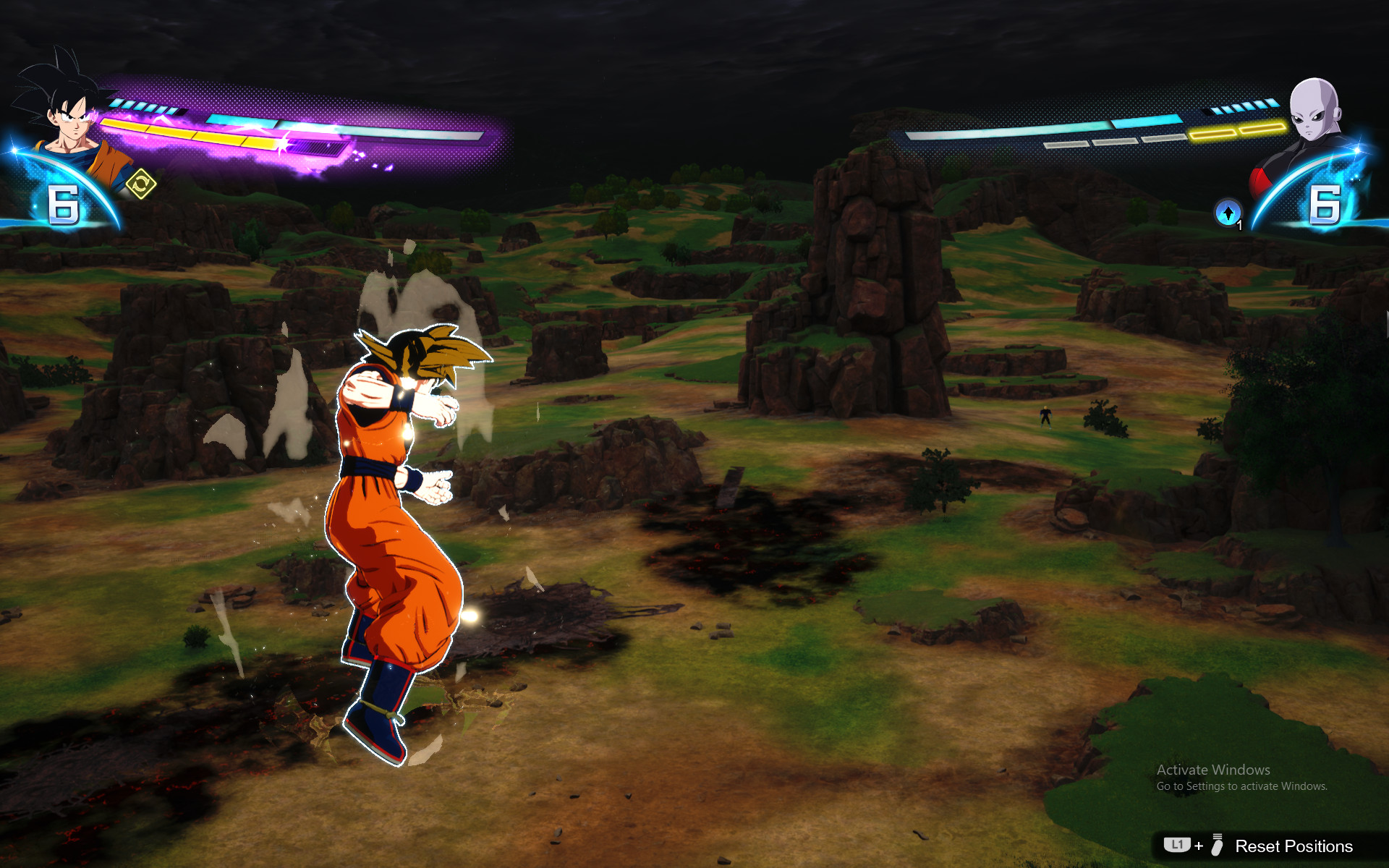
Task: Open the Activate Windows notice
Action: (1249, 770)
